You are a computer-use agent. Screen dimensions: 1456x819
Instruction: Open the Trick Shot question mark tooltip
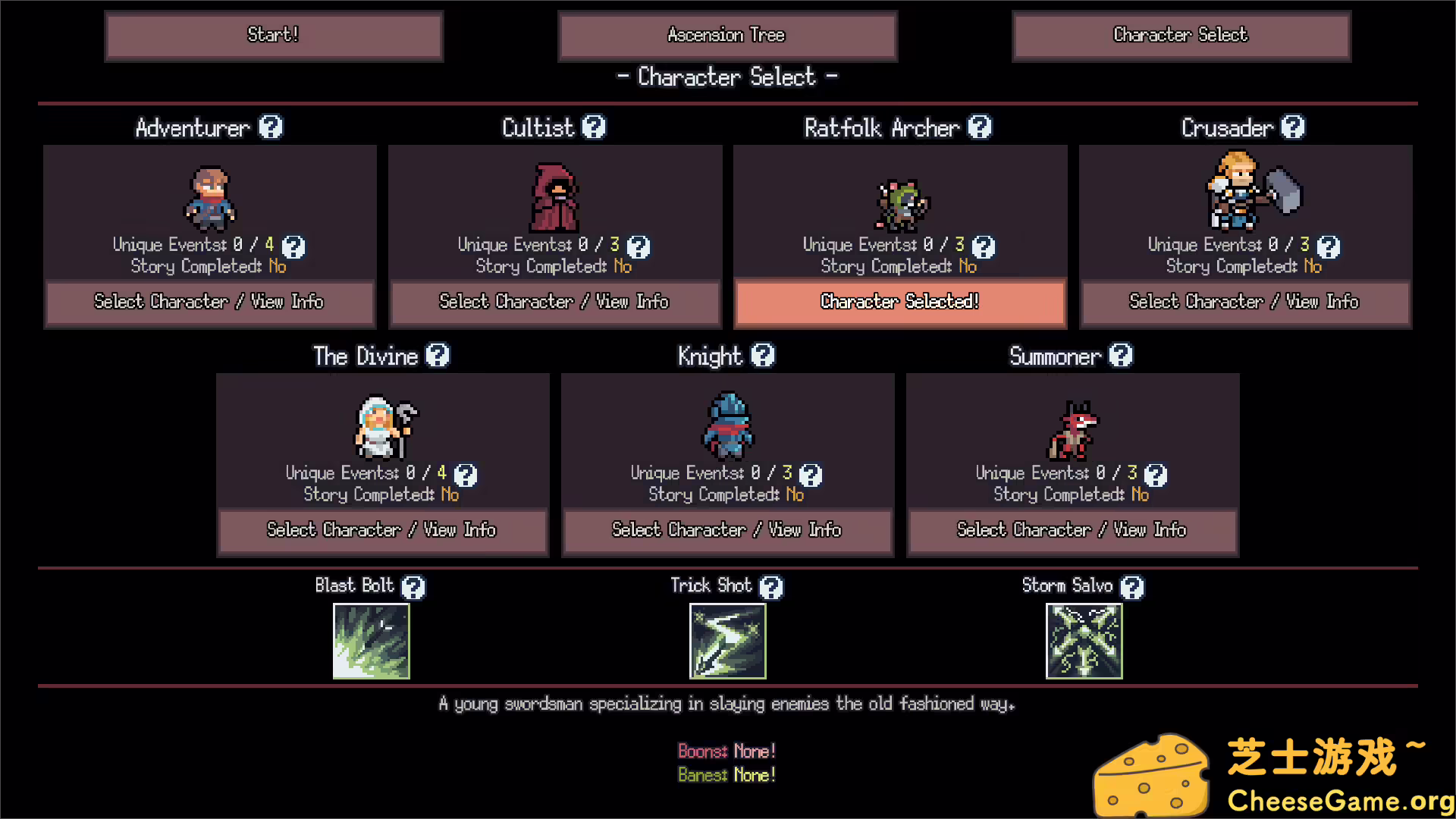773,586
